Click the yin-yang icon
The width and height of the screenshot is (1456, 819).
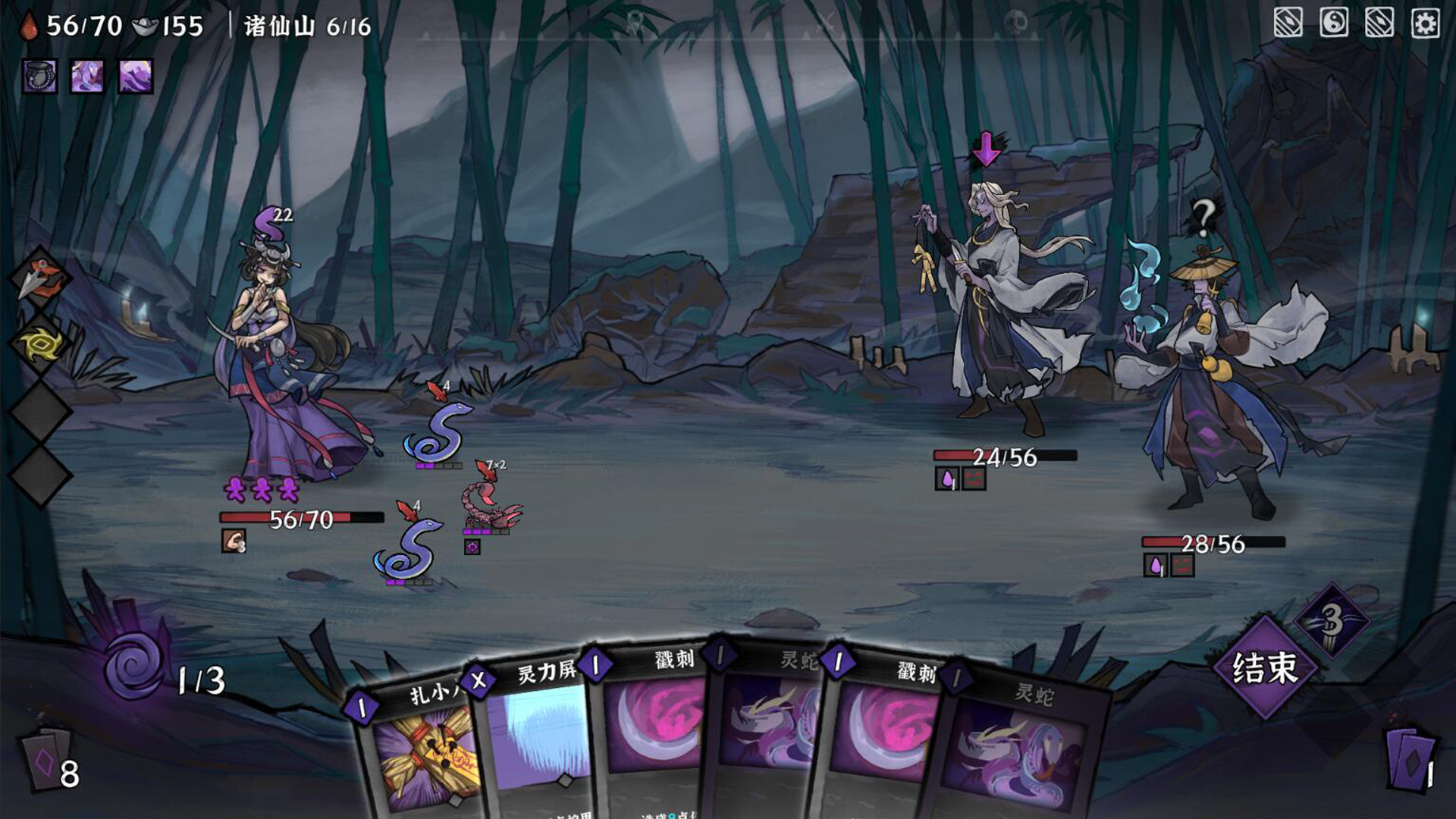coord(1334,24)
